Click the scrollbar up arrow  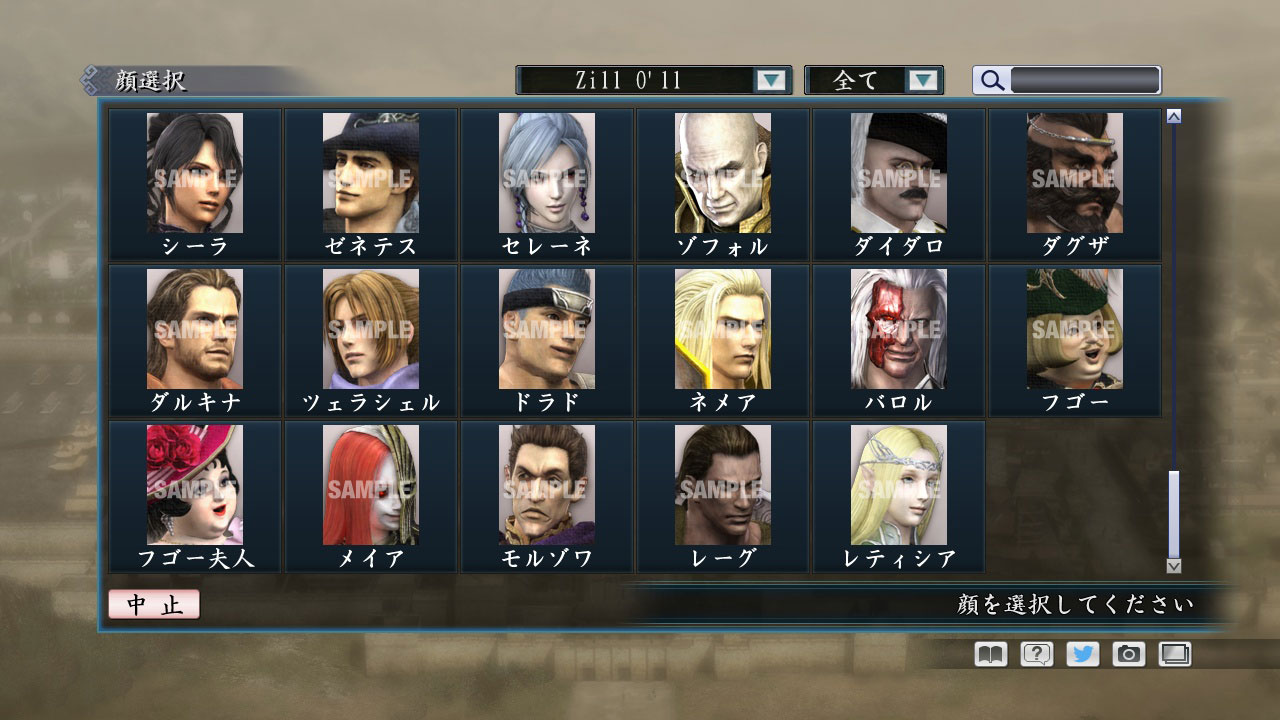pos(1172,115)
